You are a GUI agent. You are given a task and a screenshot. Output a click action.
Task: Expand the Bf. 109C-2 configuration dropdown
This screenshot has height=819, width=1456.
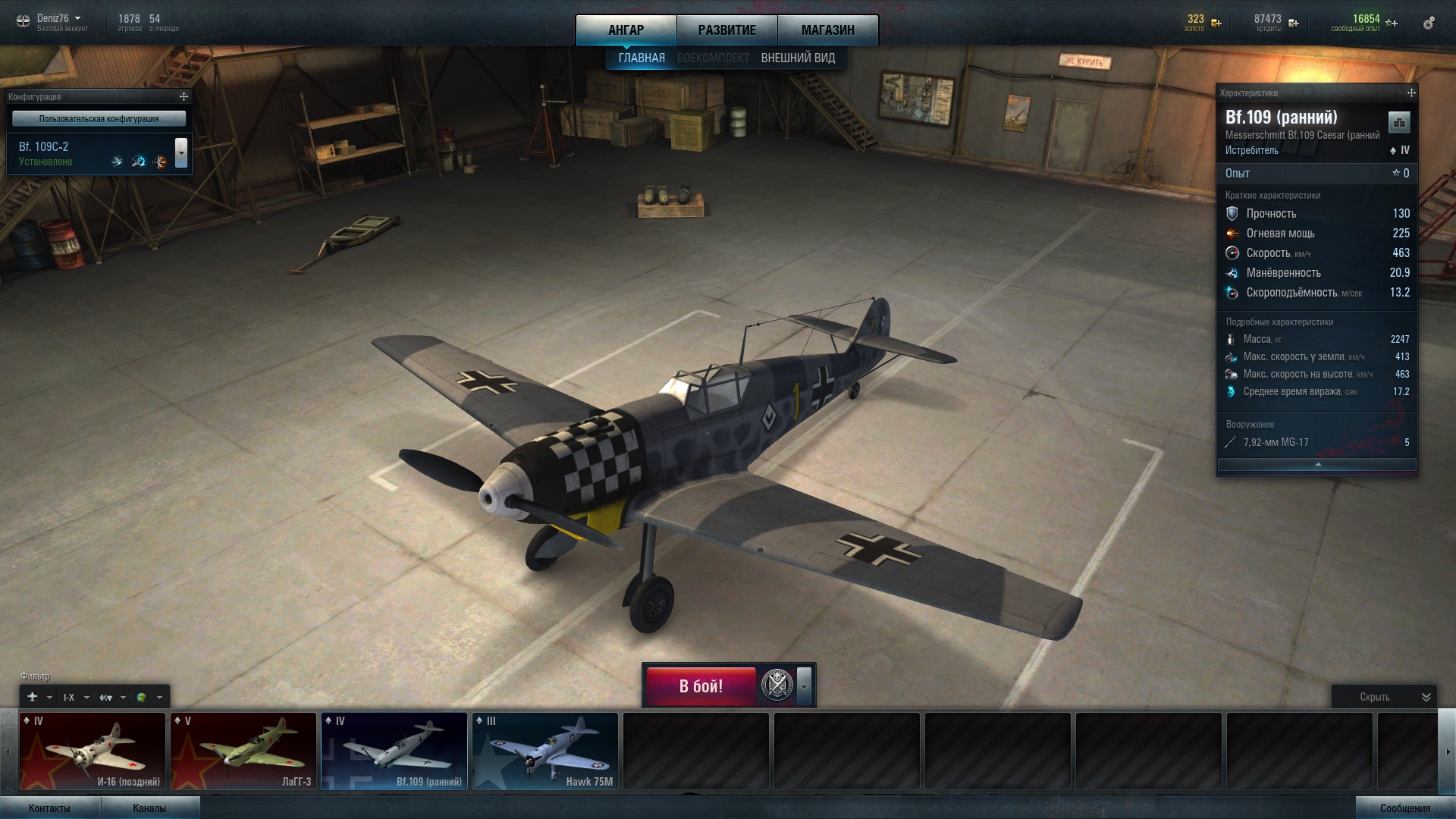[181, 152]
